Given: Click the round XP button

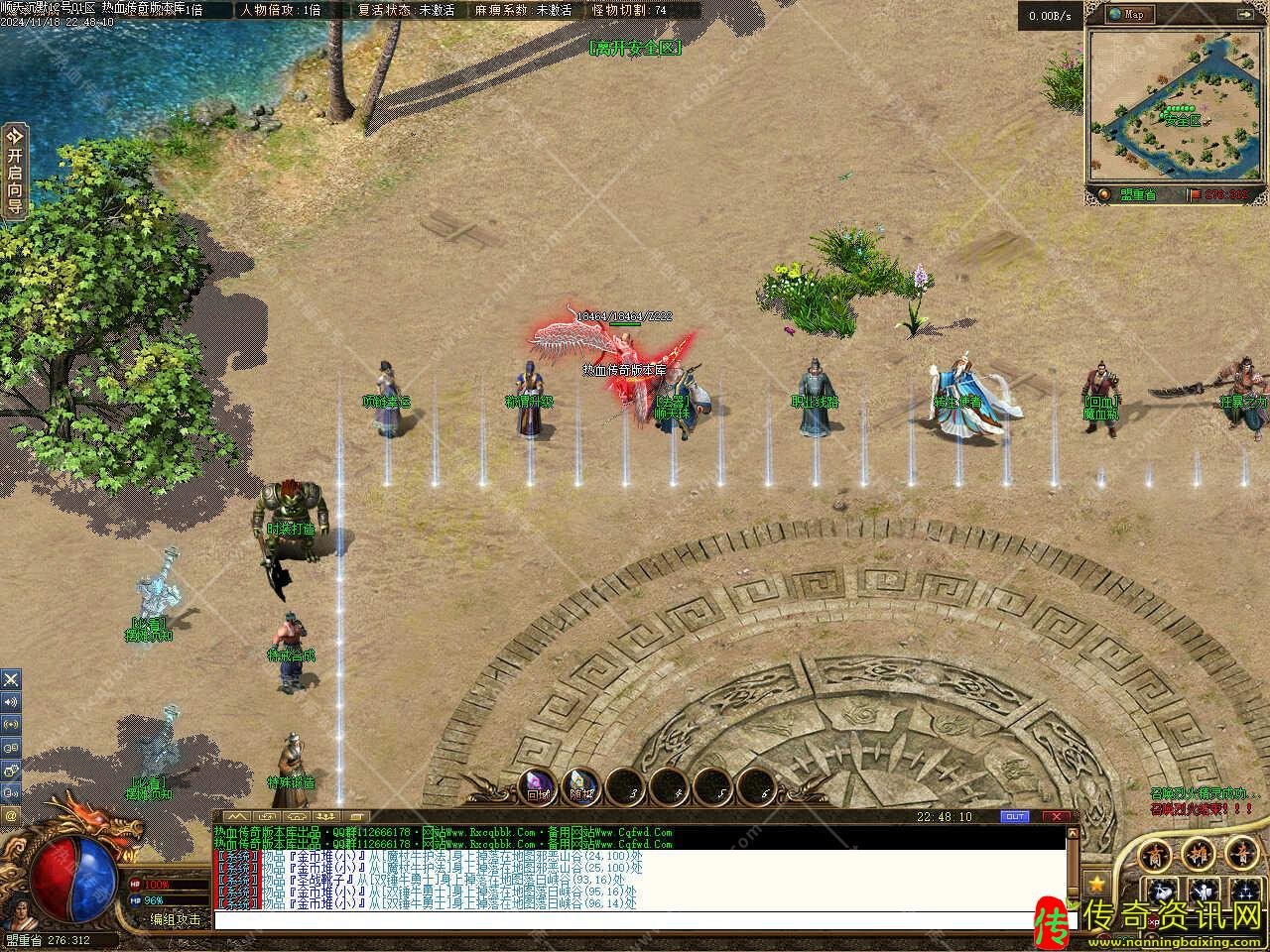Looking at the screenshot, I should coord(1155,922).
